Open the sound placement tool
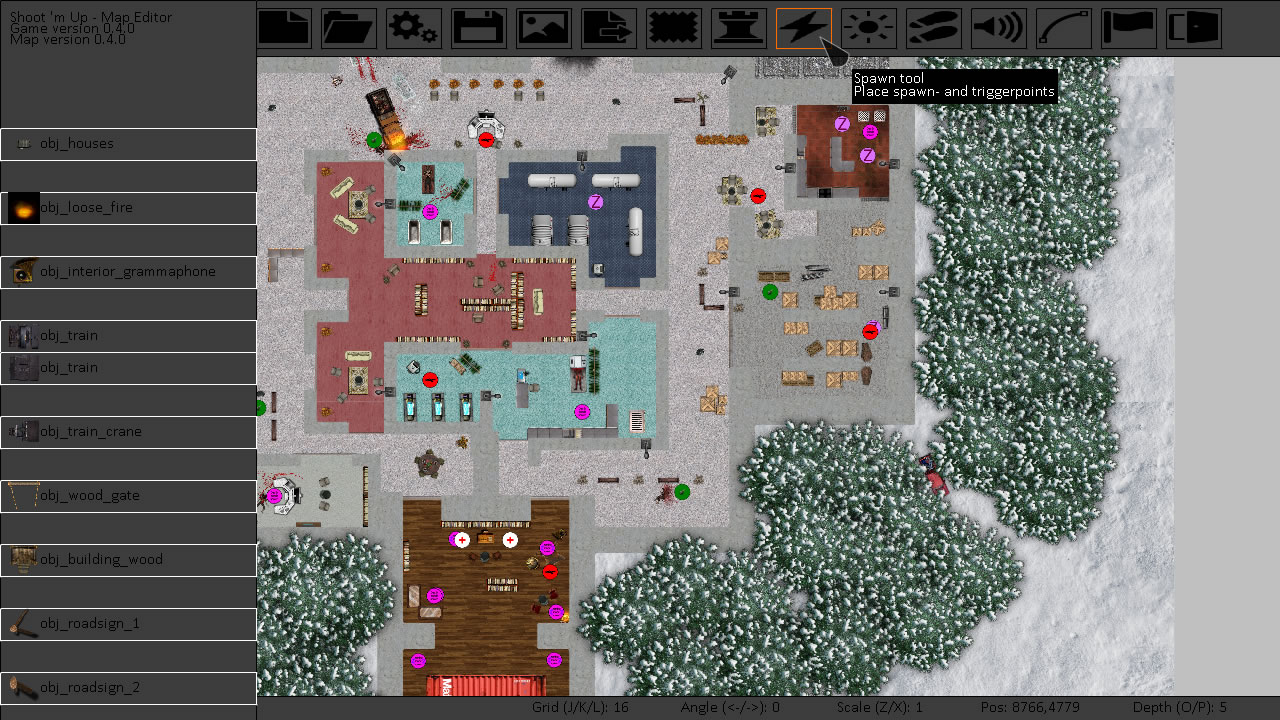 point(998,28)
